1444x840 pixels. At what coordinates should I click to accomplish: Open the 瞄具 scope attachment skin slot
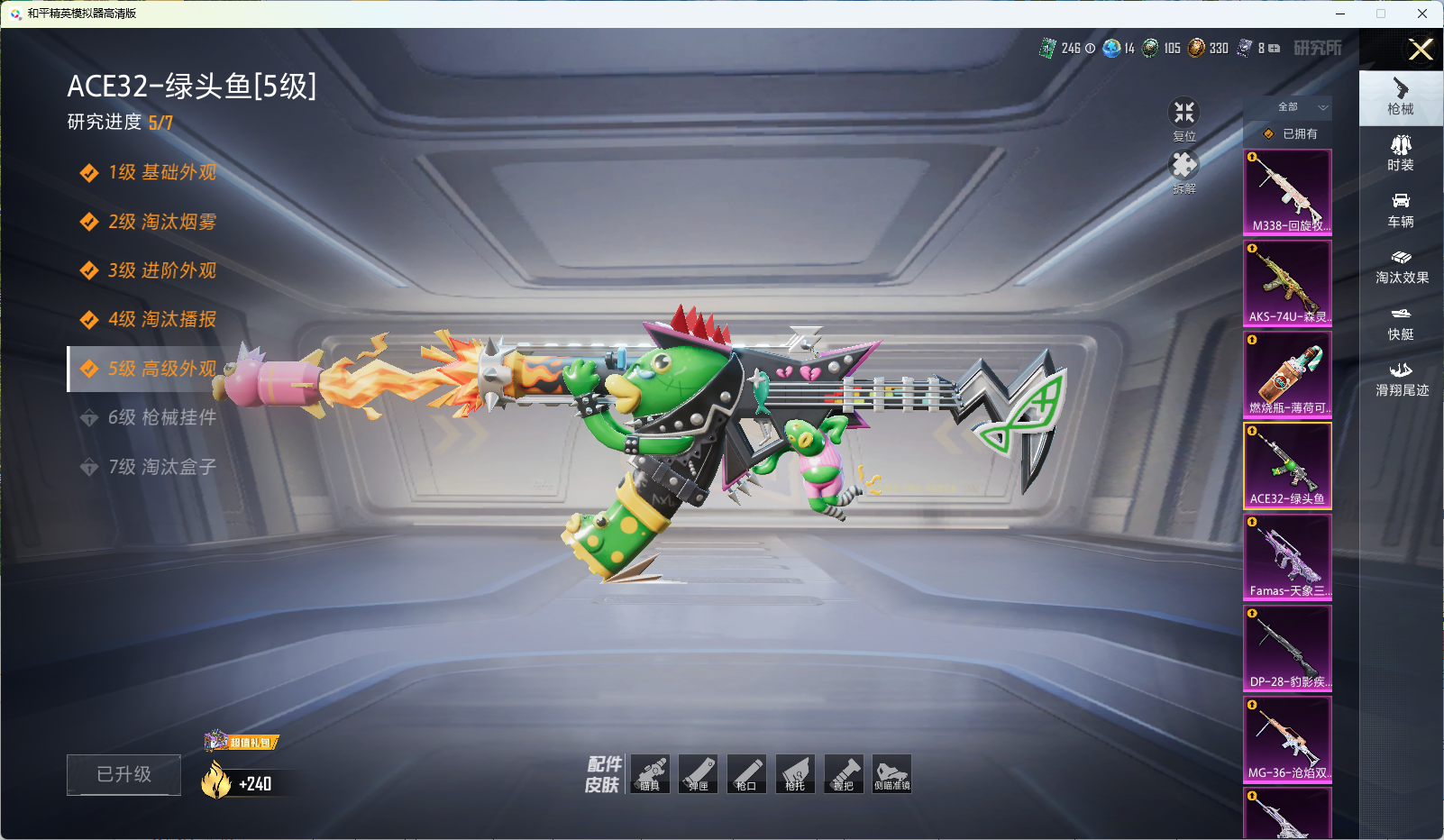click(x=650, y=774)
